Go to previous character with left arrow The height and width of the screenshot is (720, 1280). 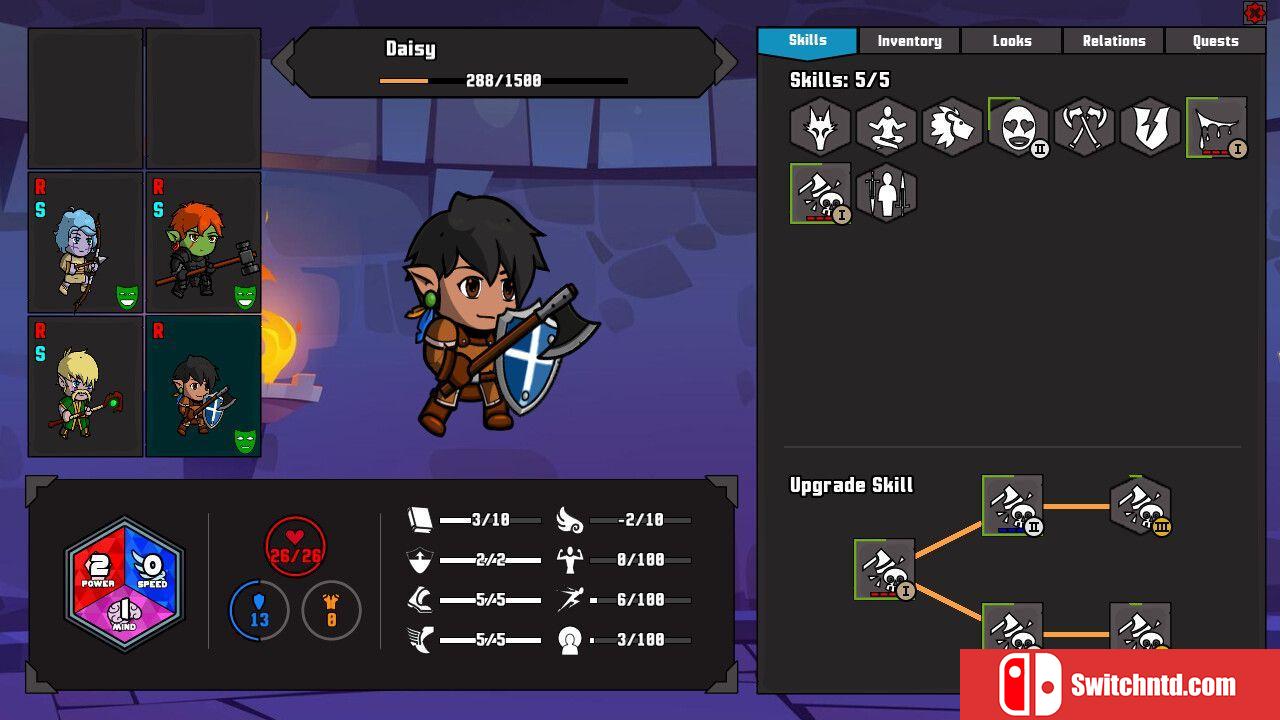click(283, 63)
